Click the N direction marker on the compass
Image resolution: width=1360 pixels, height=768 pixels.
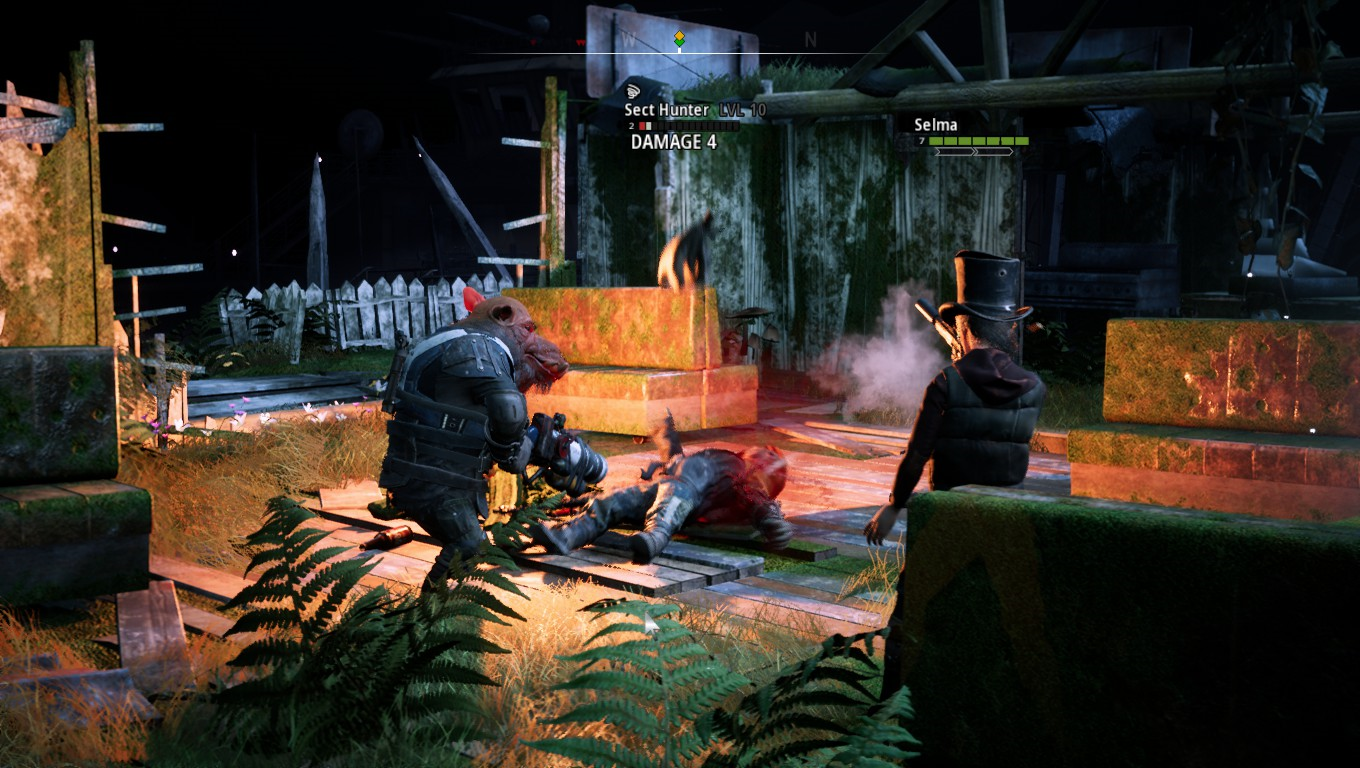point(810,41)
